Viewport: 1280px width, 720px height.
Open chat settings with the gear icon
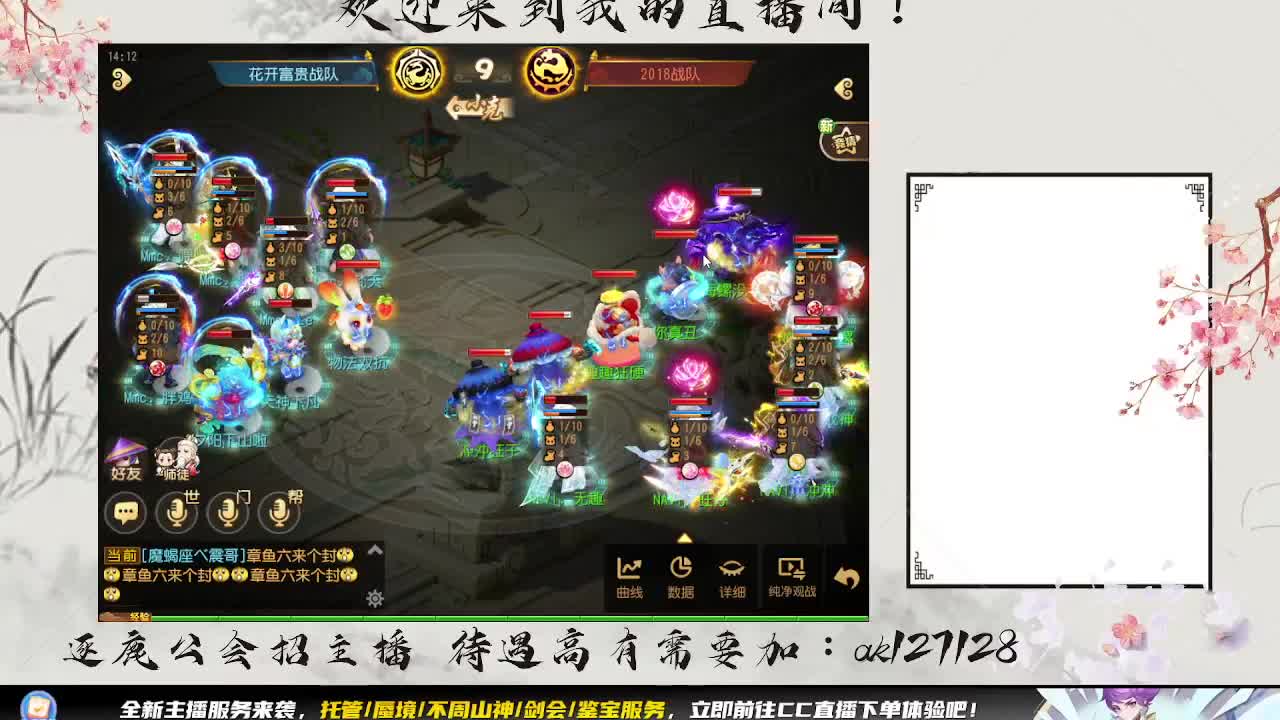pyautogui.click(x=374, y=597)
